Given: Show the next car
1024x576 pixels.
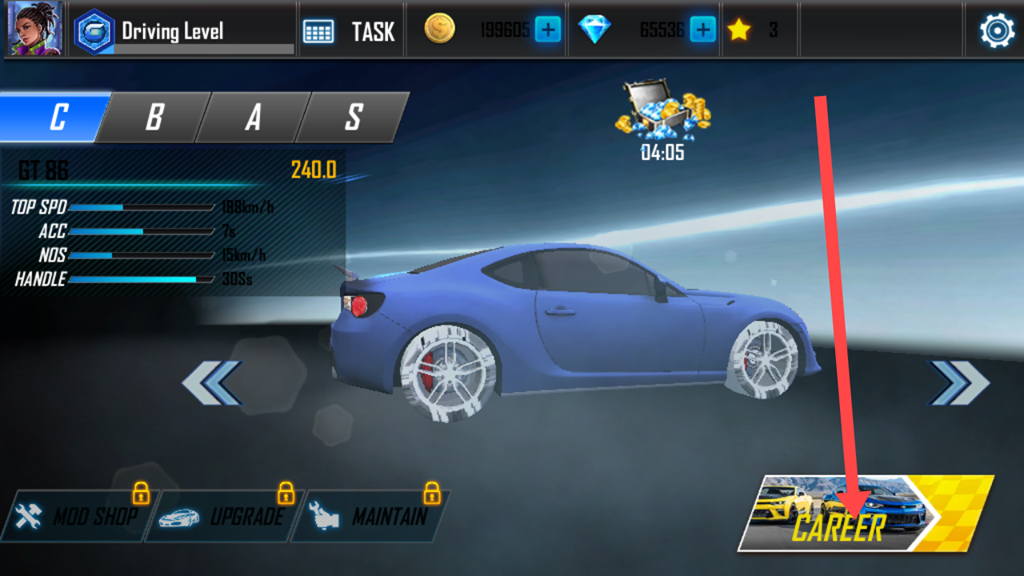Looking at the screenshot, I should point(959,382).
